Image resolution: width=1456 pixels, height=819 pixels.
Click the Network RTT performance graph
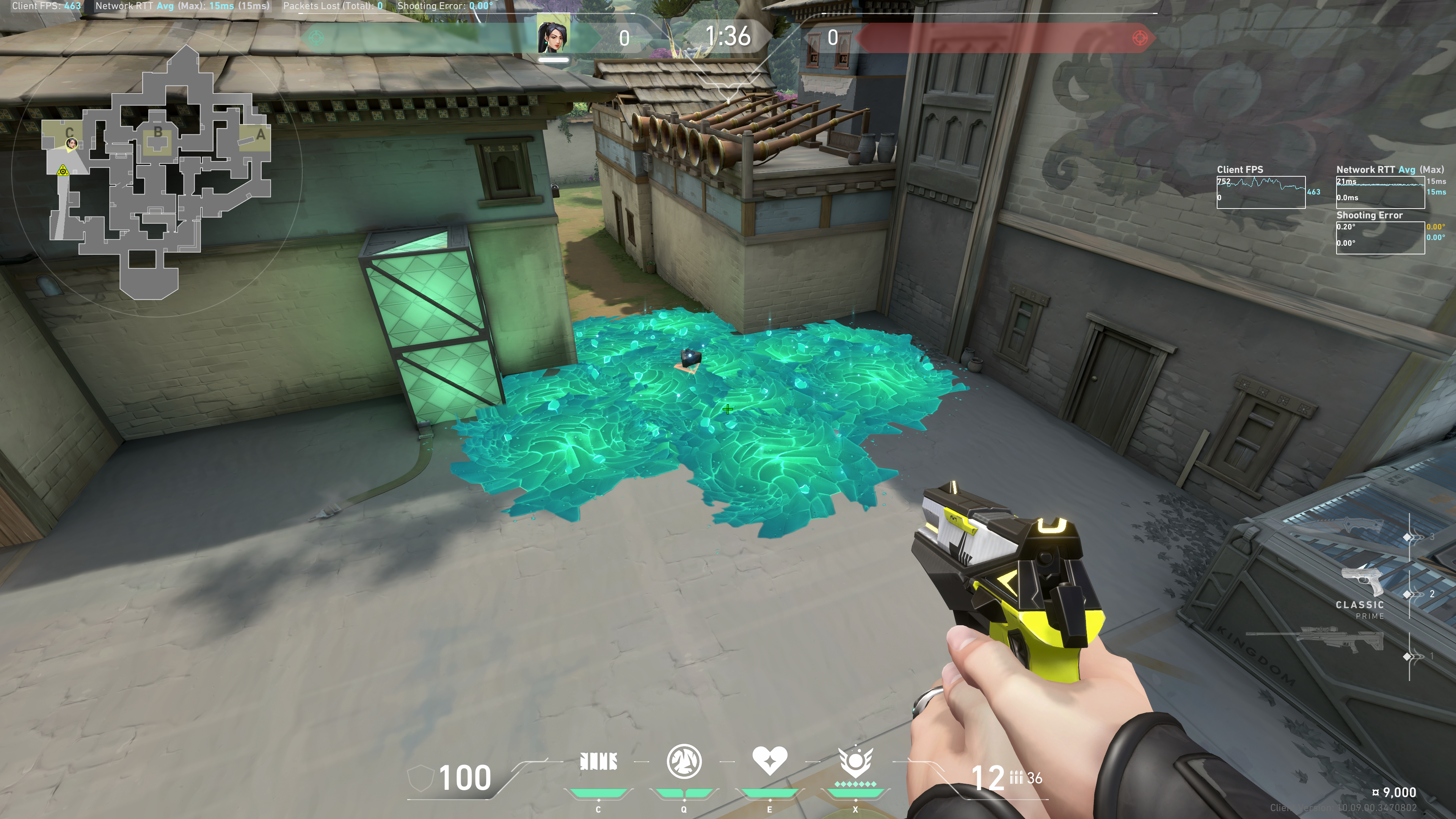point(1380,192)
